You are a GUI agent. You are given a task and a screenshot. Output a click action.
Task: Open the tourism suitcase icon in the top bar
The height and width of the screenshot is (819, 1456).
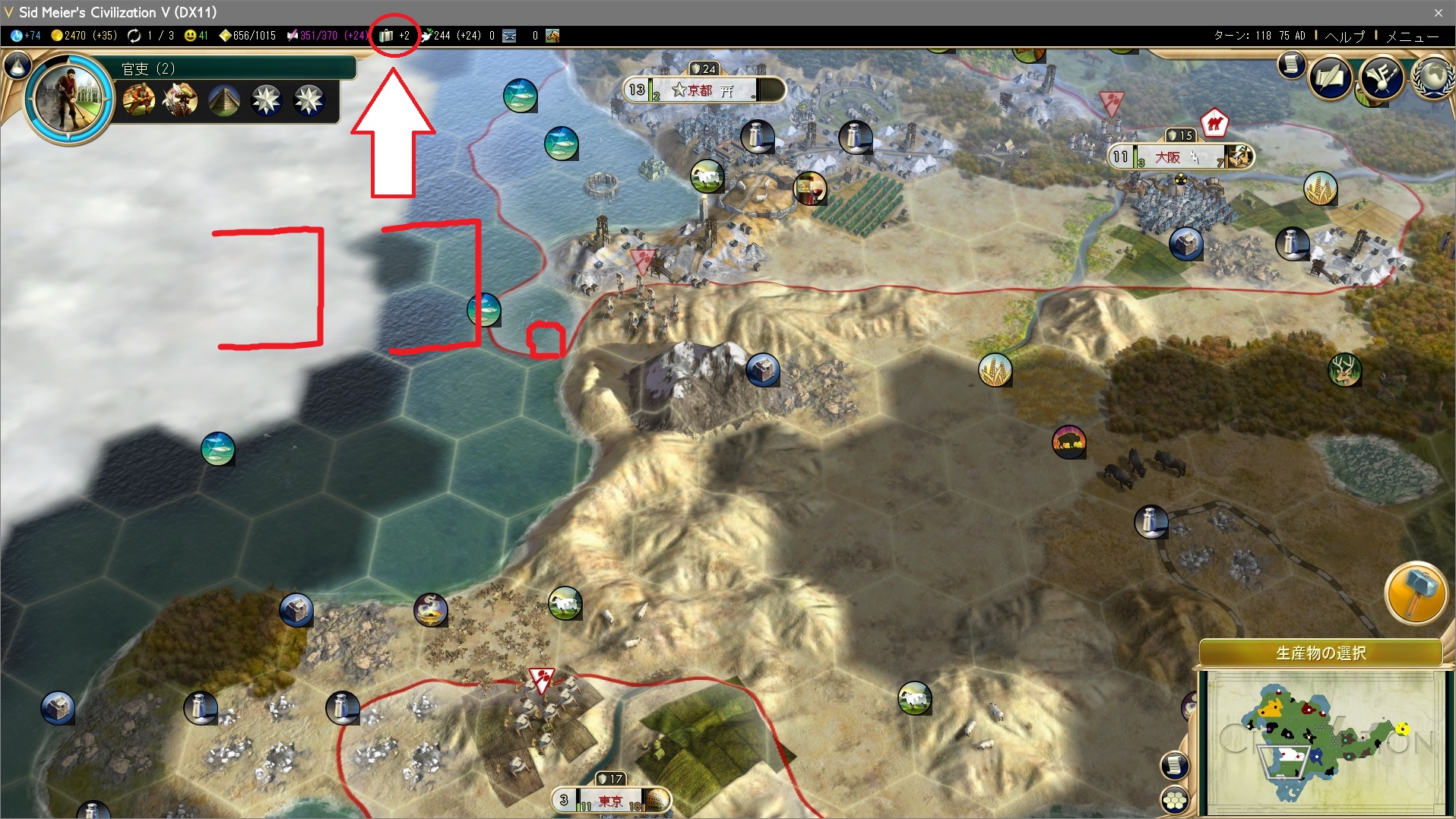(386, 36)
